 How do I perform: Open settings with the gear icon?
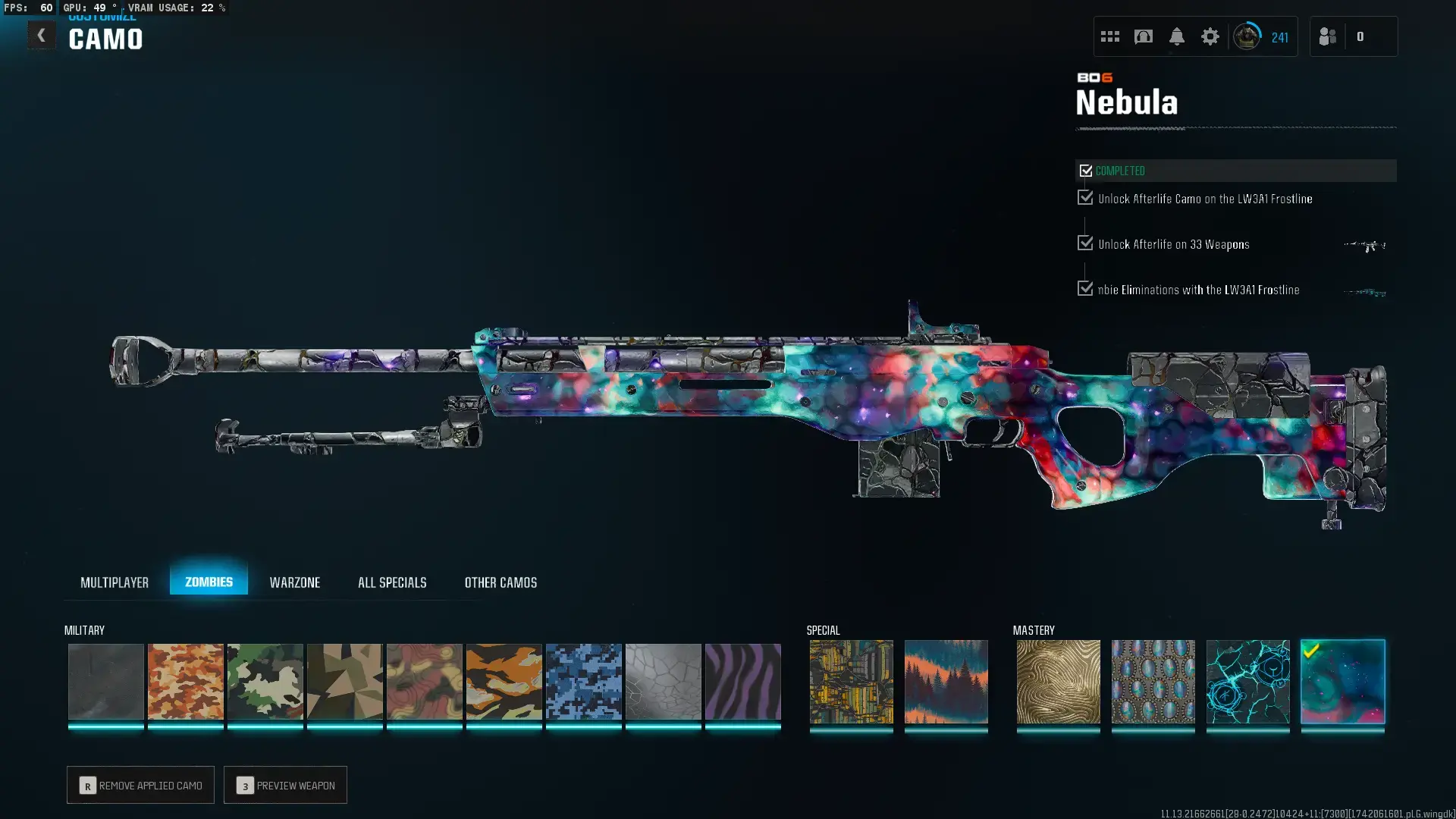pyautogui.click(x=1210, y=36)
